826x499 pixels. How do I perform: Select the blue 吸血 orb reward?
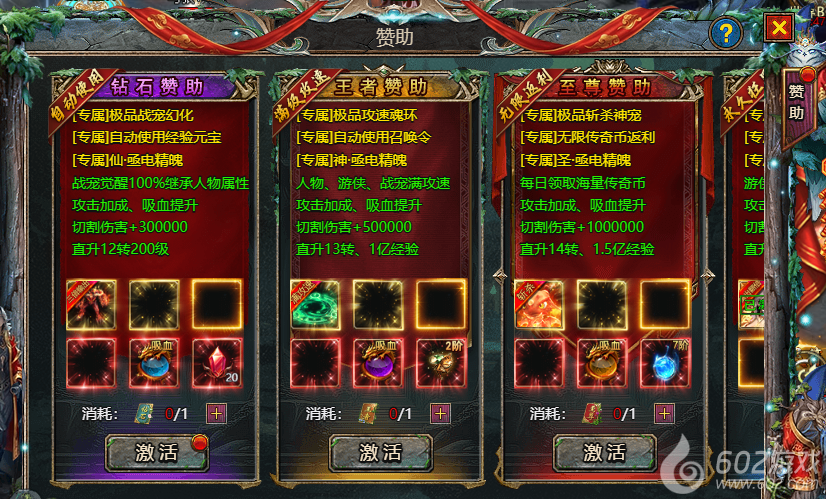coord(154,363)
